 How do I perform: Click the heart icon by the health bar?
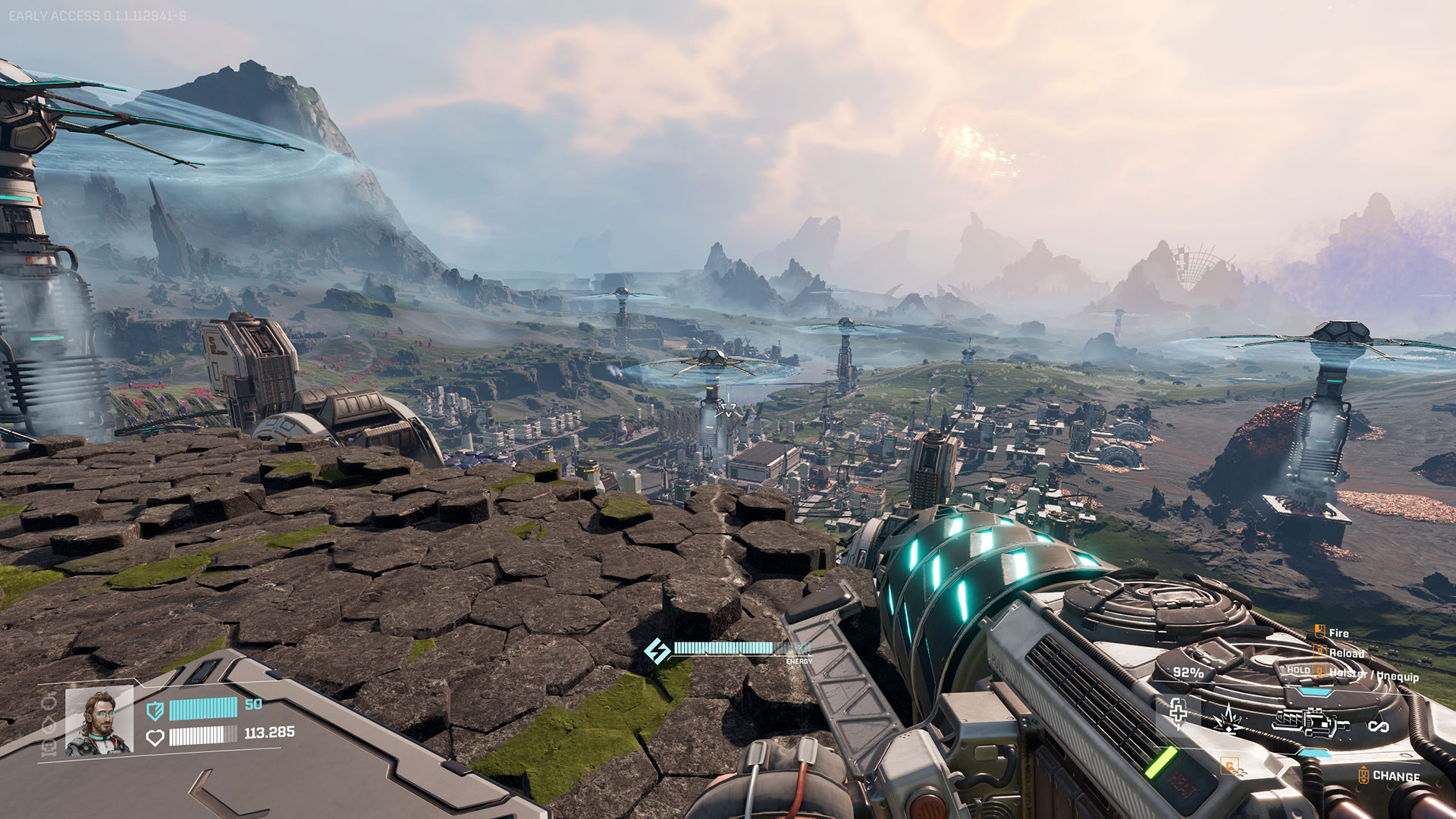pos(155,737)
